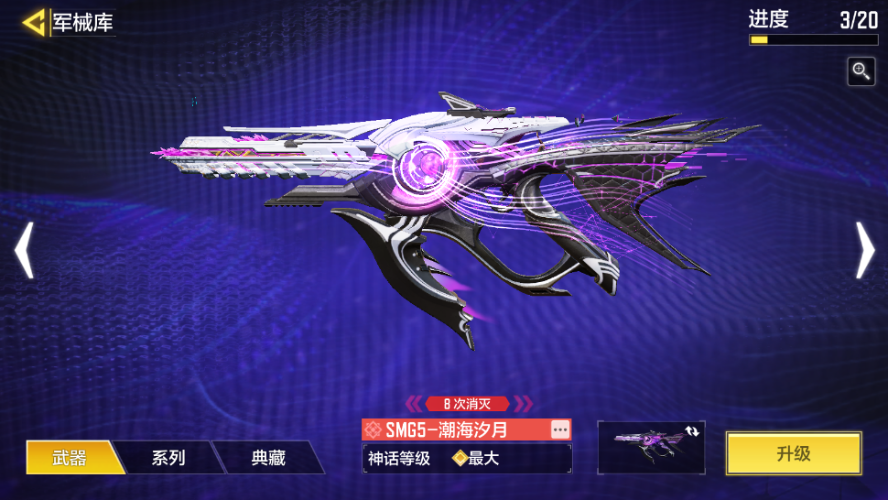888x500 pixels.
Task: Go back from the 军械库 screen
Action: [x=35, y=22]
